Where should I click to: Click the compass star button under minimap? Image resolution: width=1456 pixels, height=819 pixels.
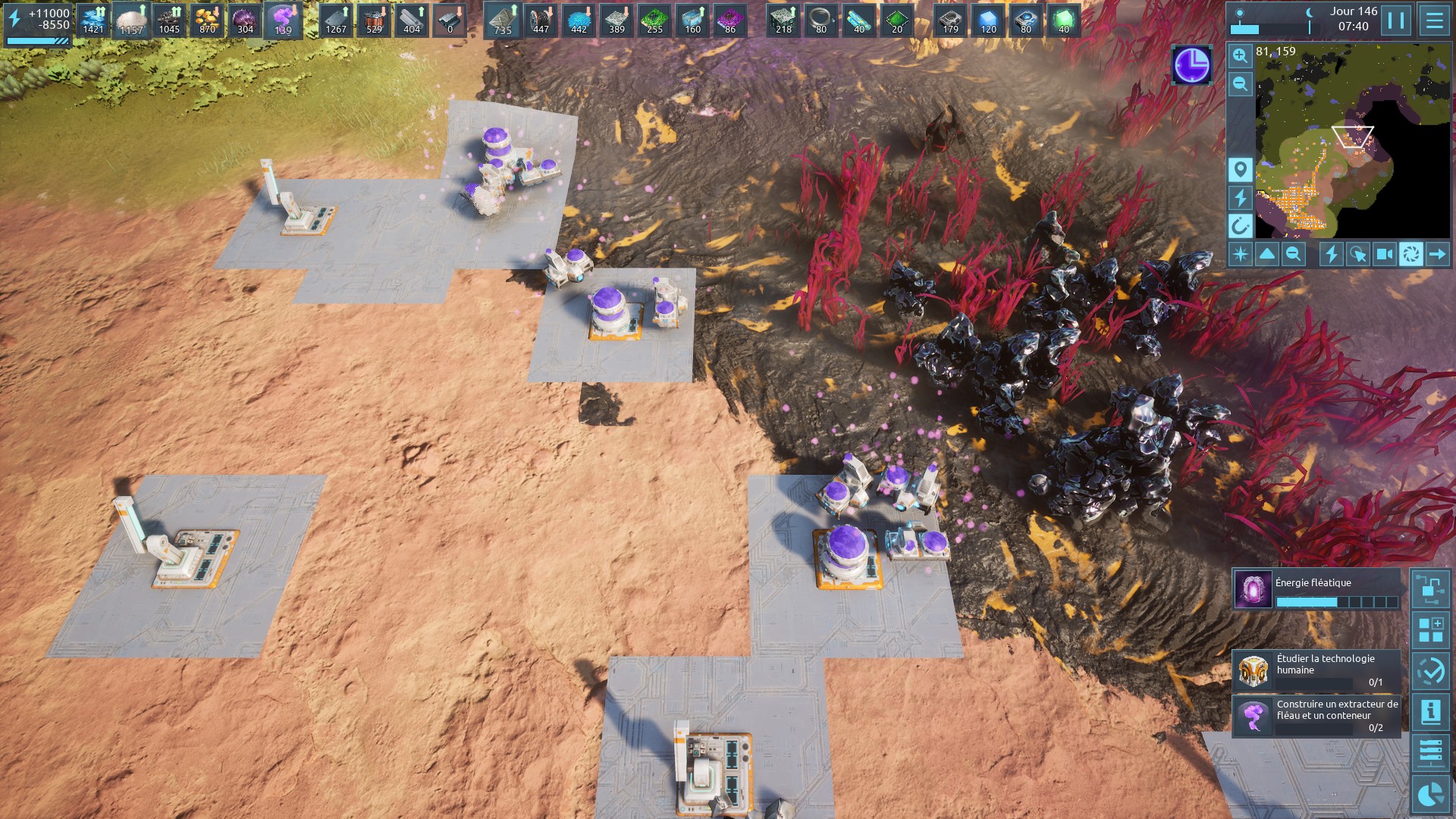coord(1241,254)
